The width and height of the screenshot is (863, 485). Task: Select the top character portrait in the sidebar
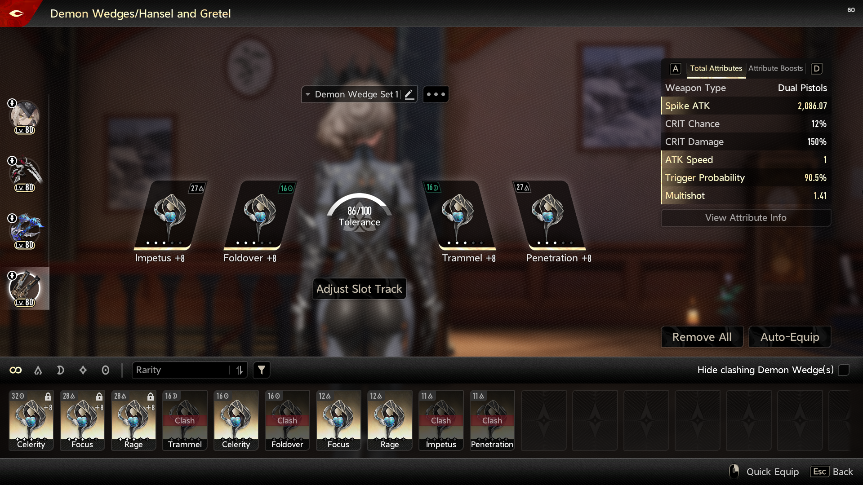27,114
